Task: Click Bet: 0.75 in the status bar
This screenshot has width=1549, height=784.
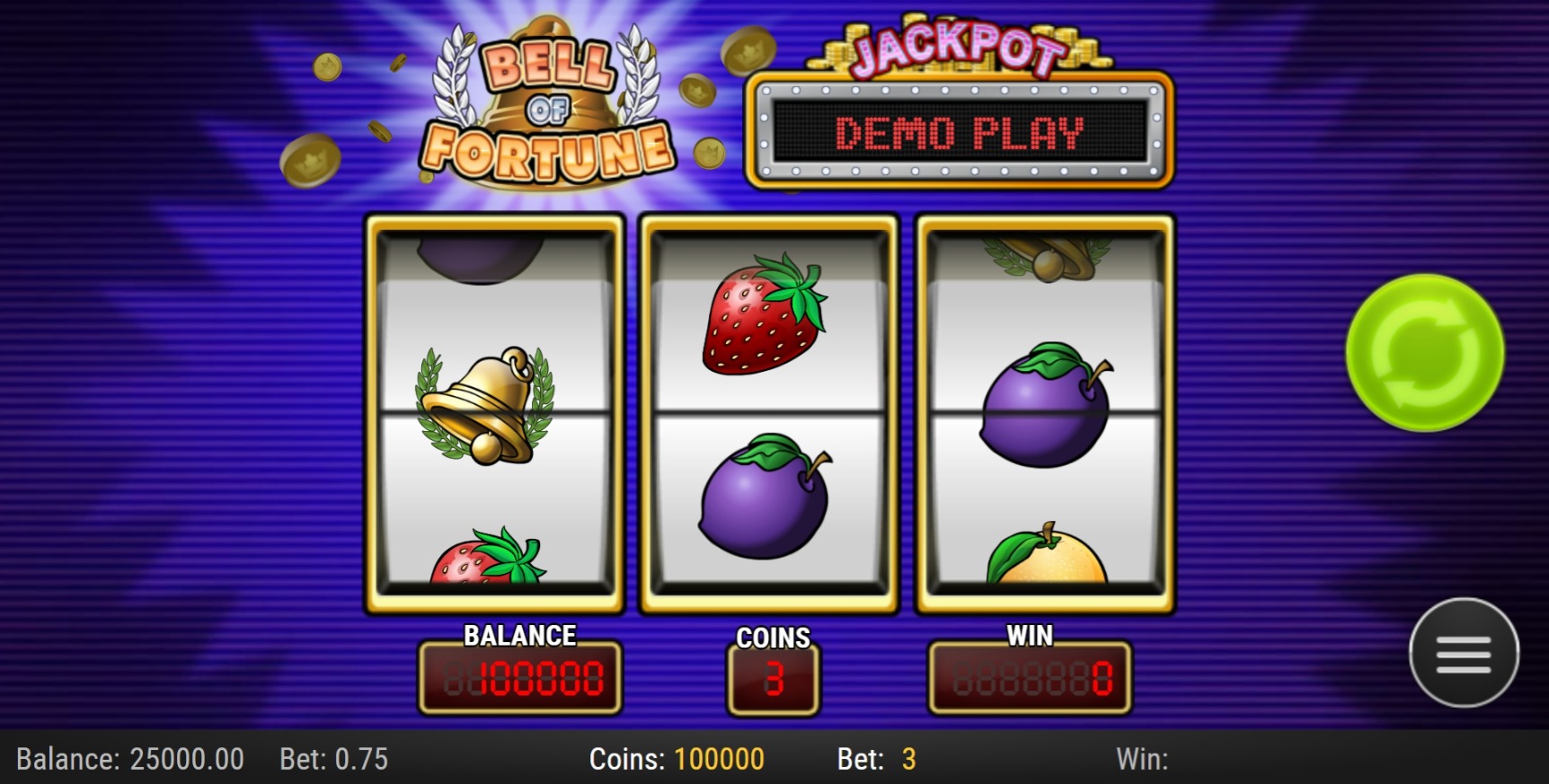Action: (x=332, y=759)
